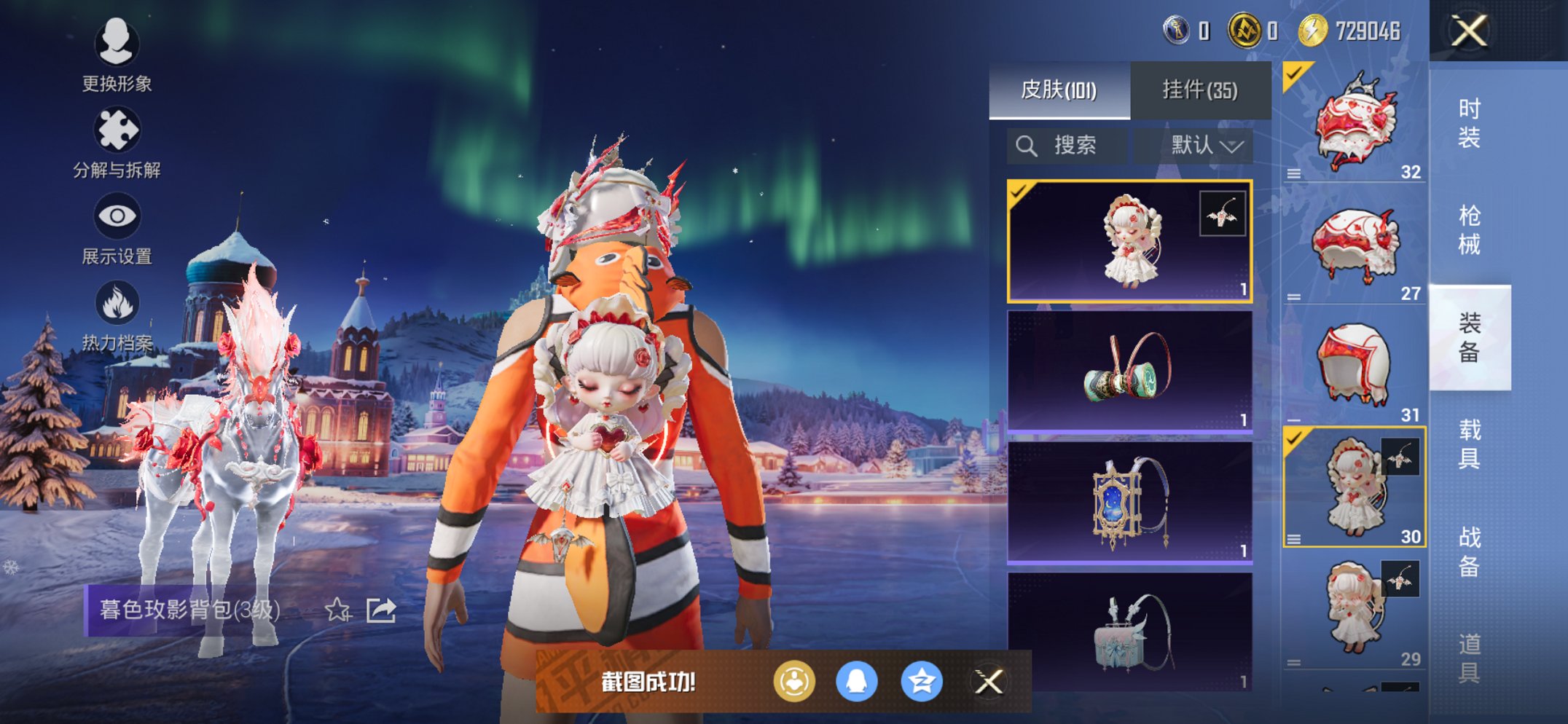Select the doll backpack skin tile
Viewport: 1568px width, 724px height.
click(x=1129, y=241)
